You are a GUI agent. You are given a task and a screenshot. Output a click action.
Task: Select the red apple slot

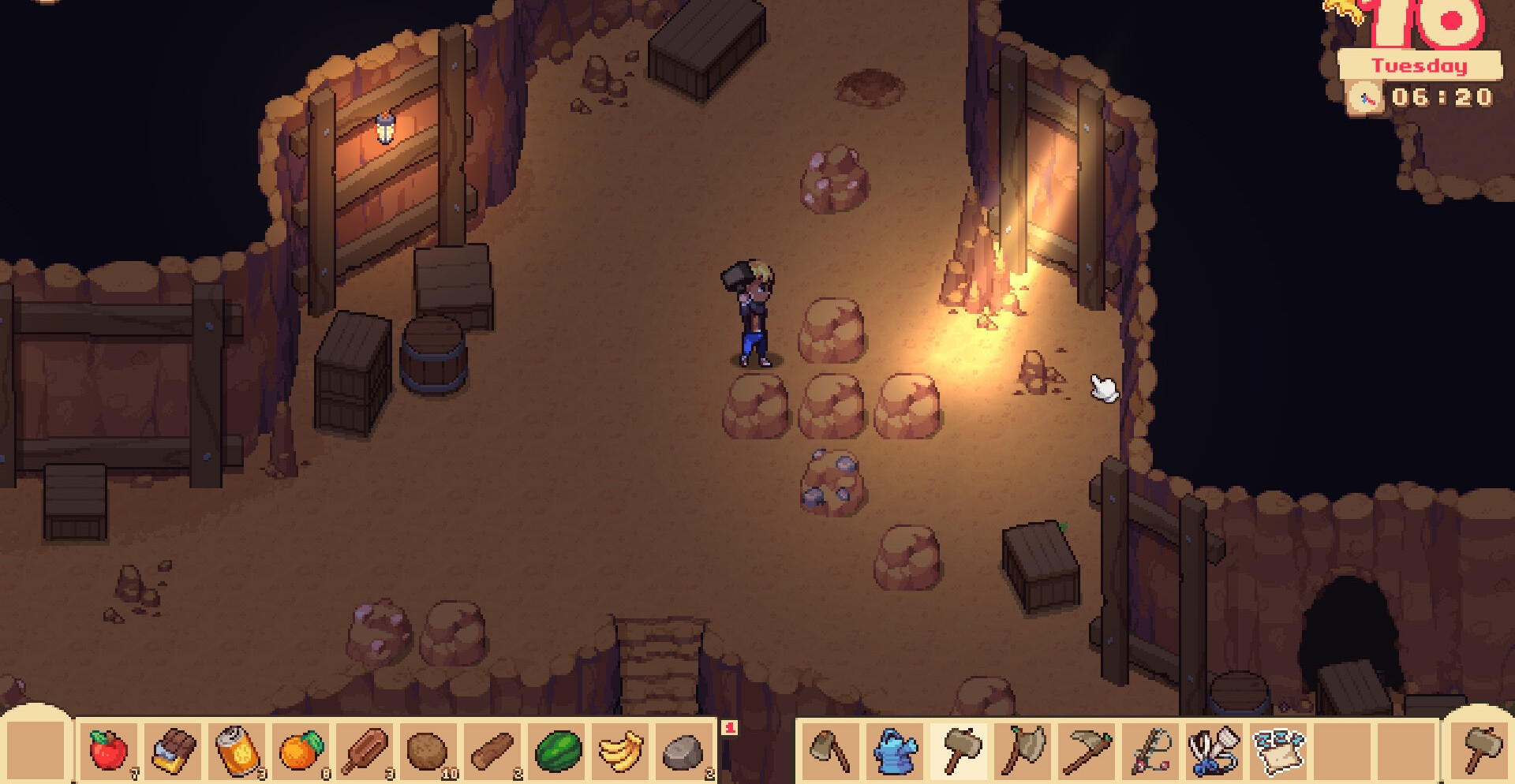(108, 750)
